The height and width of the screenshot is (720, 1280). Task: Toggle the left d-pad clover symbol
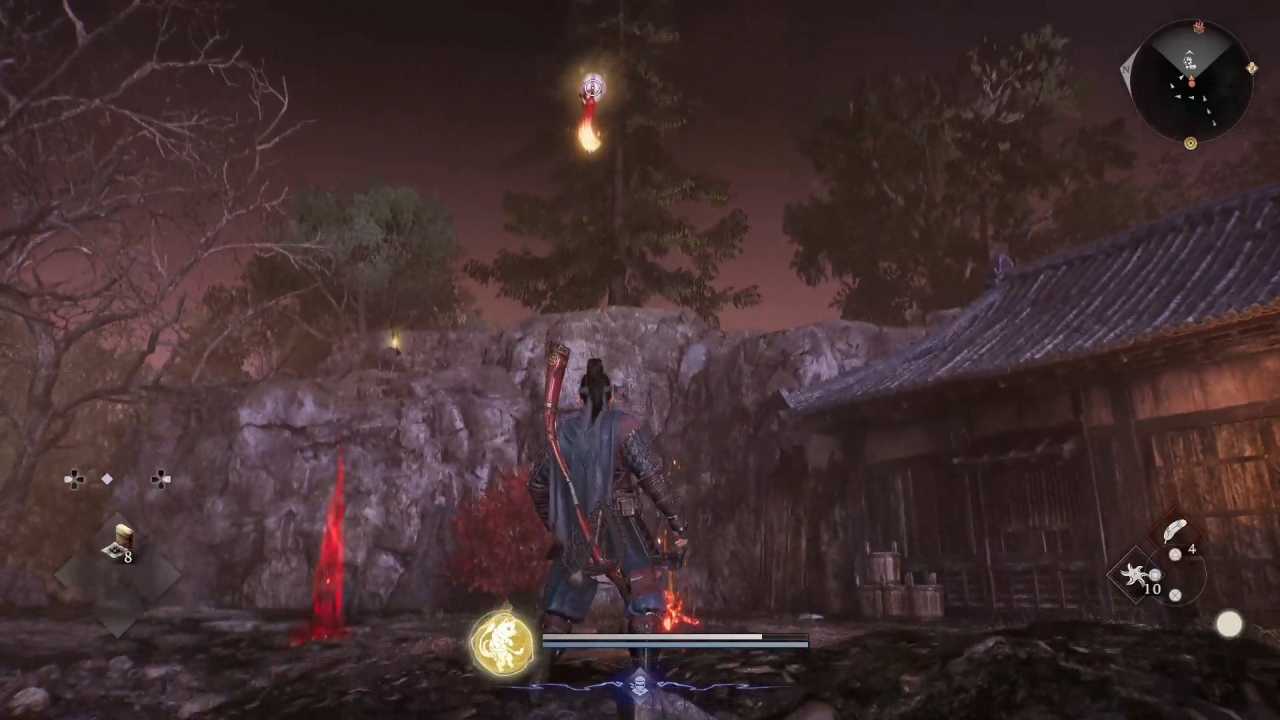point(74,479)
